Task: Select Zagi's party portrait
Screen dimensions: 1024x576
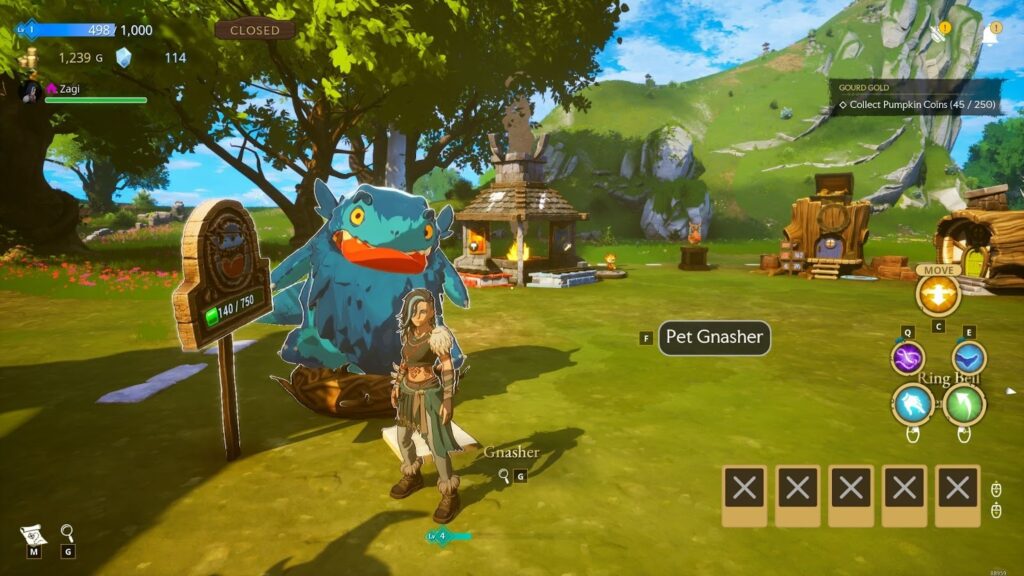Action: [29, 90]
